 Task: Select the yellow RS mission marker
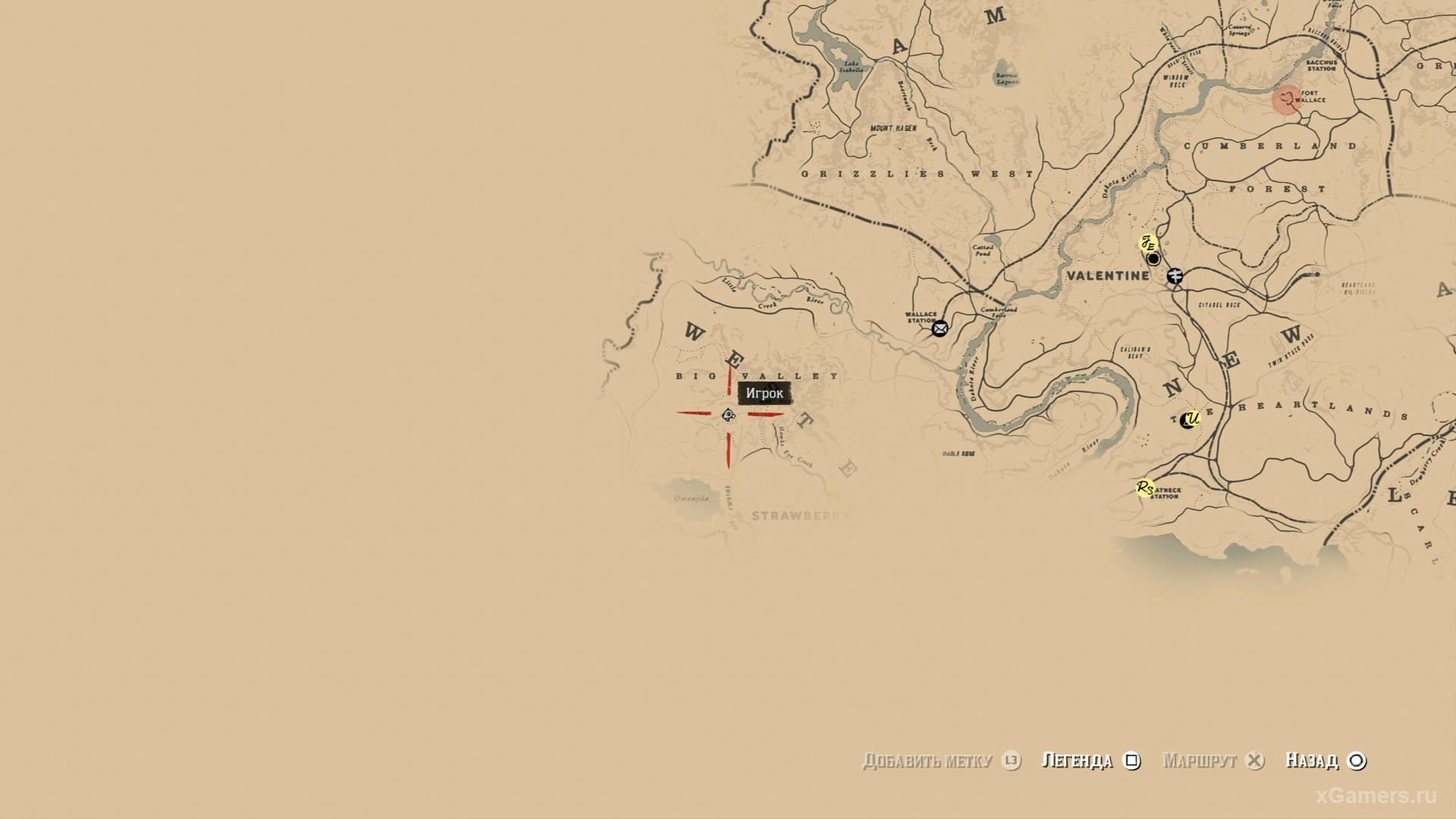[x=1144, y=488]
